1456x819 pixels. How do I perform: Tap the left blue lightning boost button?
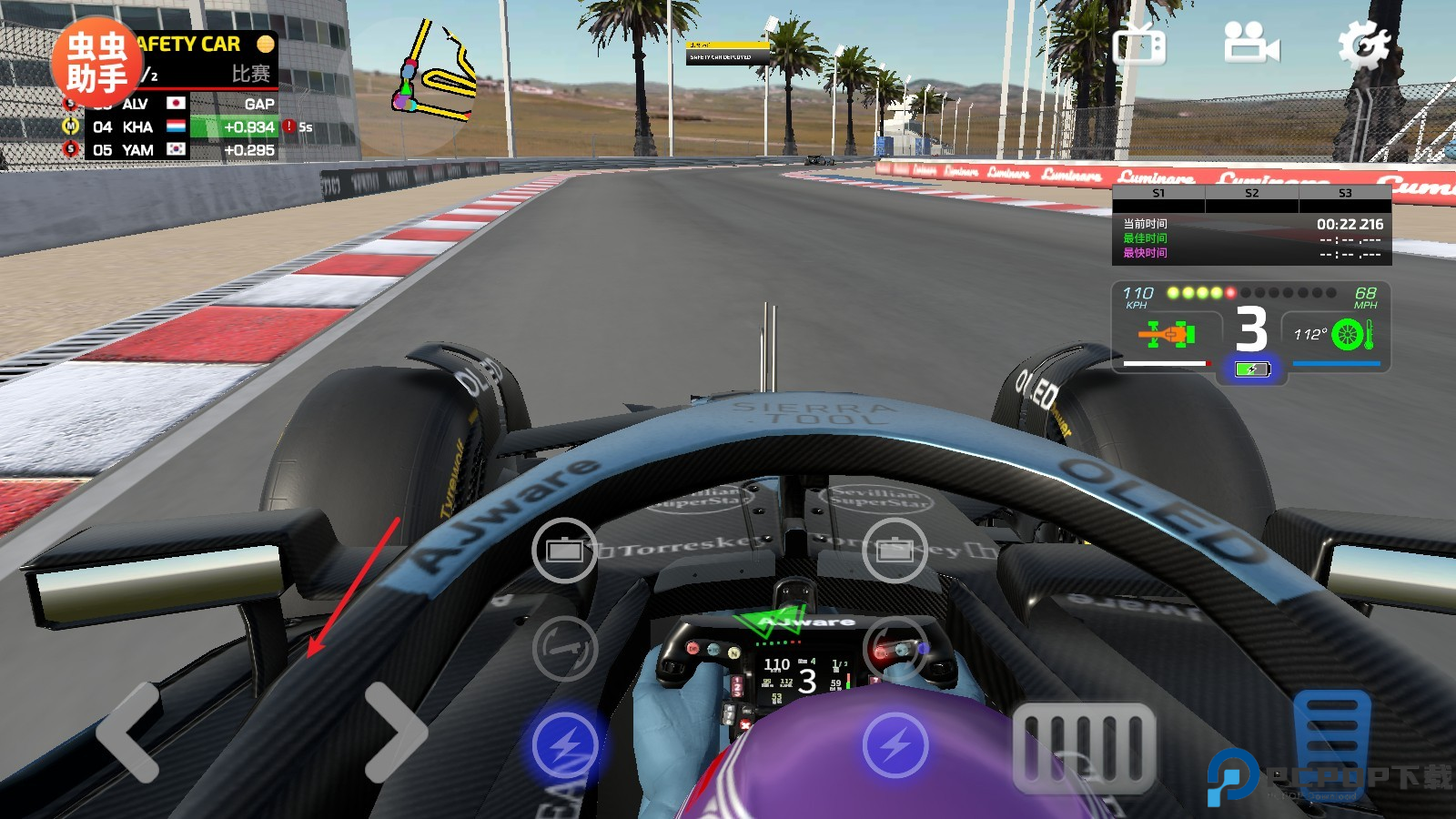tap(565, 746)
